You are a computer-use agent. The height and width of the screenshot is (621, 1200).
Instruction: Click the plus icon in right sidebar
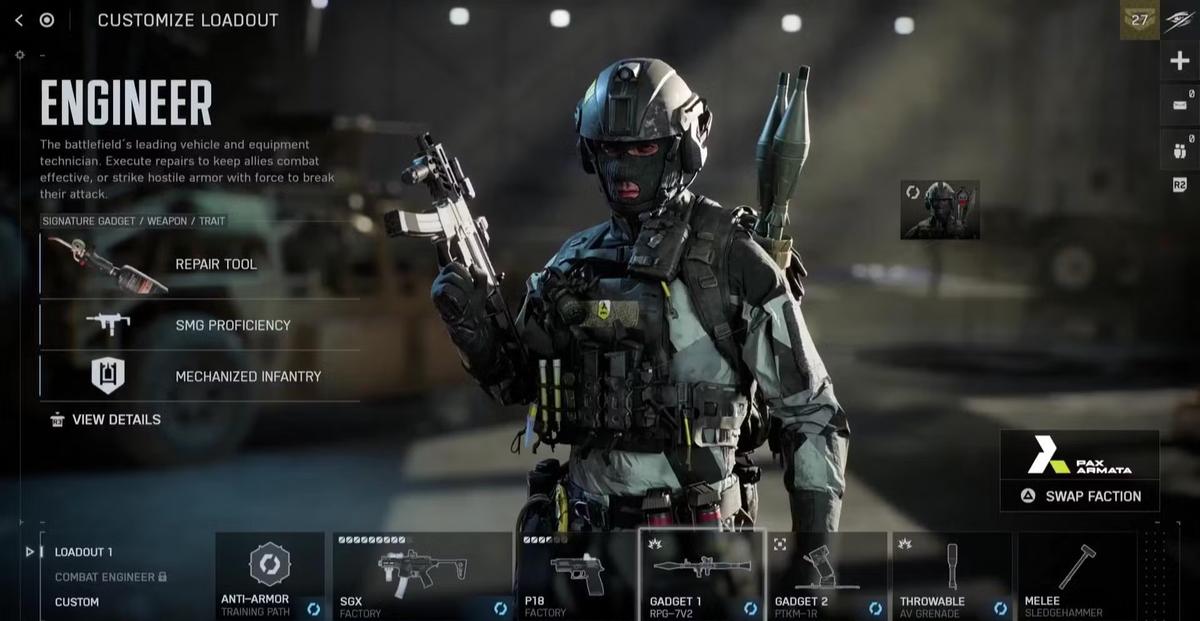pos(1179,61)
